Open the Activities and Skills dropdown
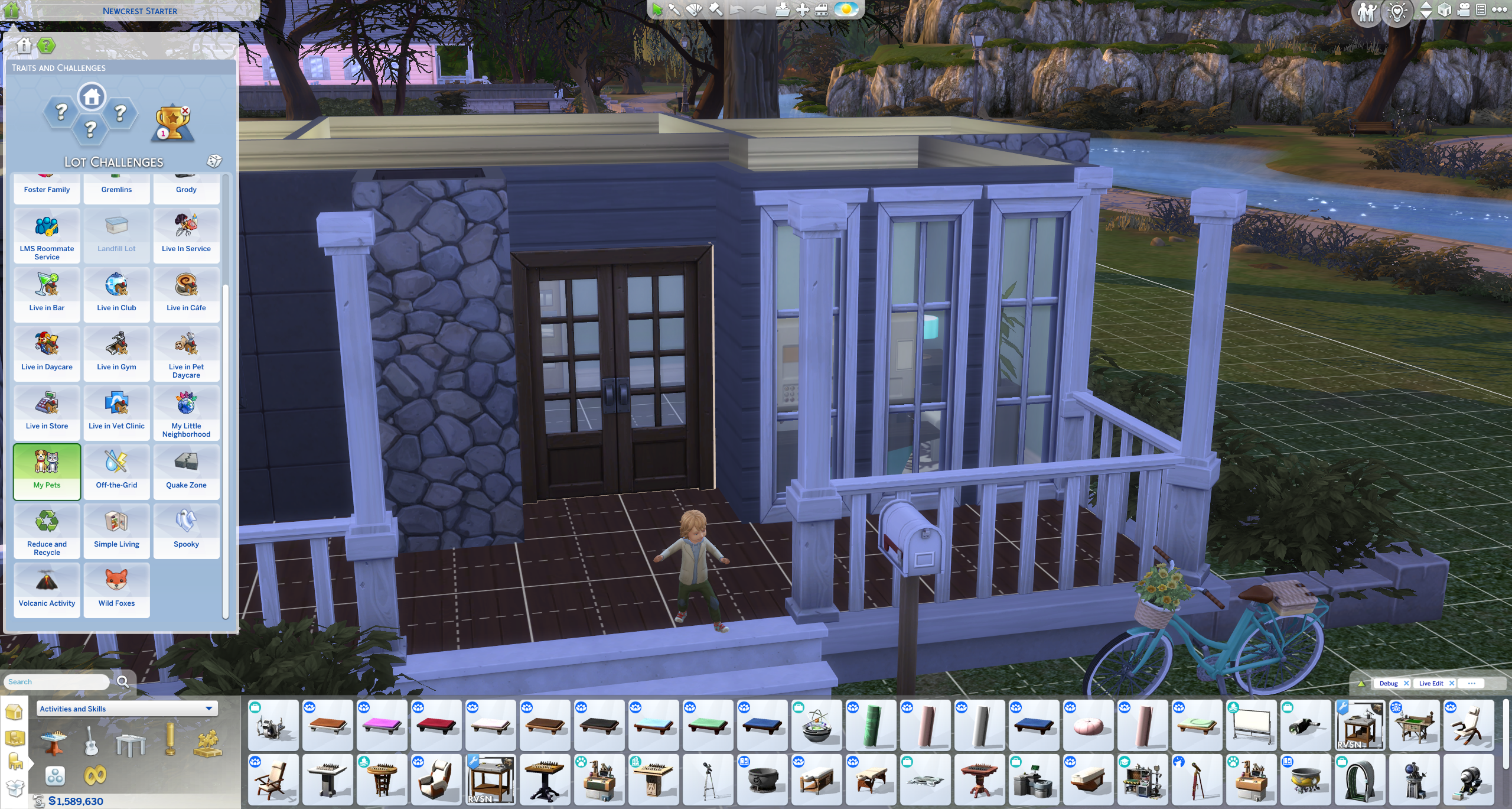Image resolution: width=1512 pixels, height=809 pixels. pos(127,709)
